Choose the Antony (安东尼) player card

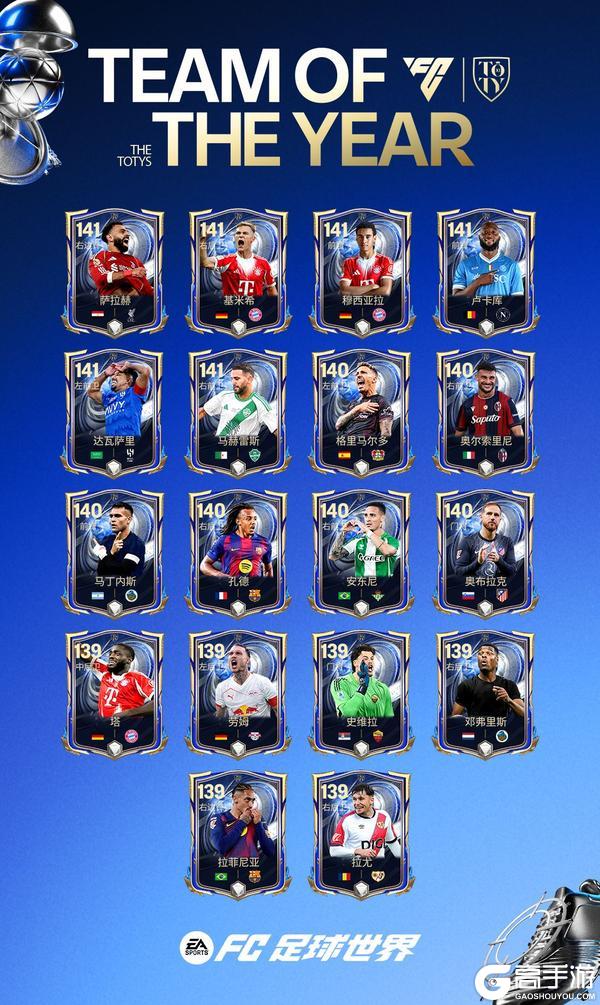pyautogui.click(x=361, y=552)
